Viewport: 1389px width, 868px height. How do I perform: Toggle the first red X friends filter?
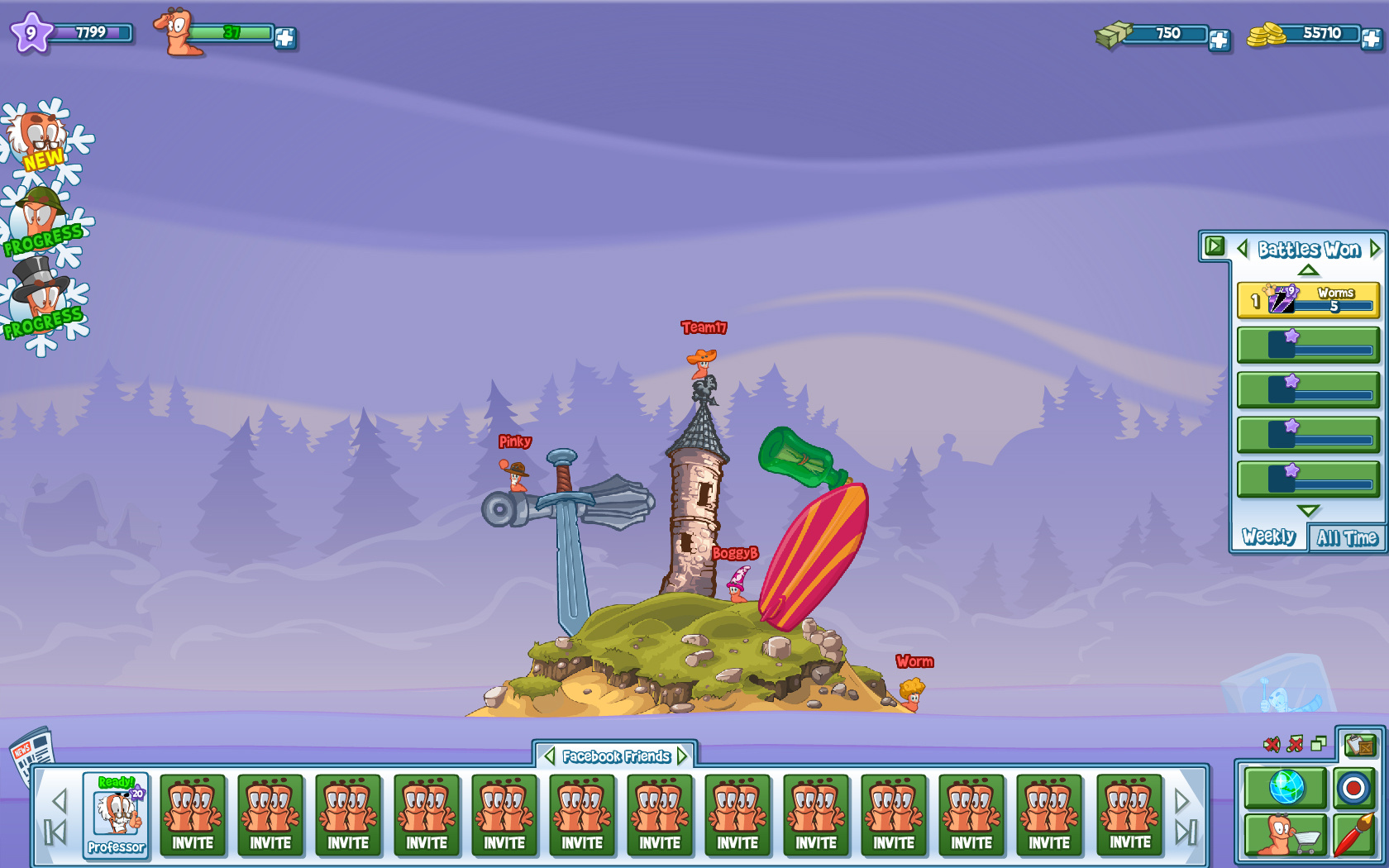tap(1272, 744)
